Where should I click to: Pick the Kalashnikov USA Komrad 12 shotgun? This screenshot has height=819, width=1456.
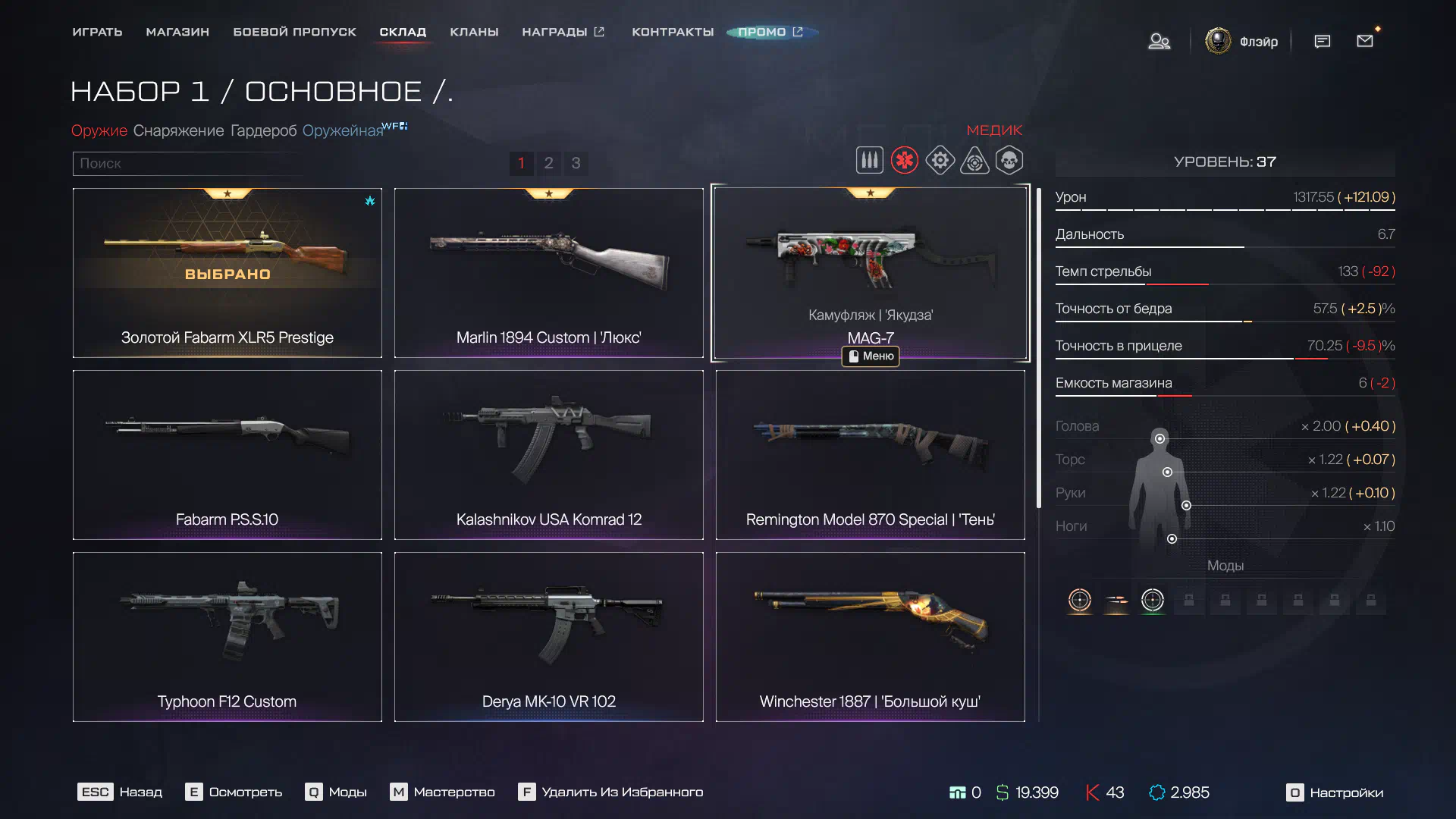point(548,454)
